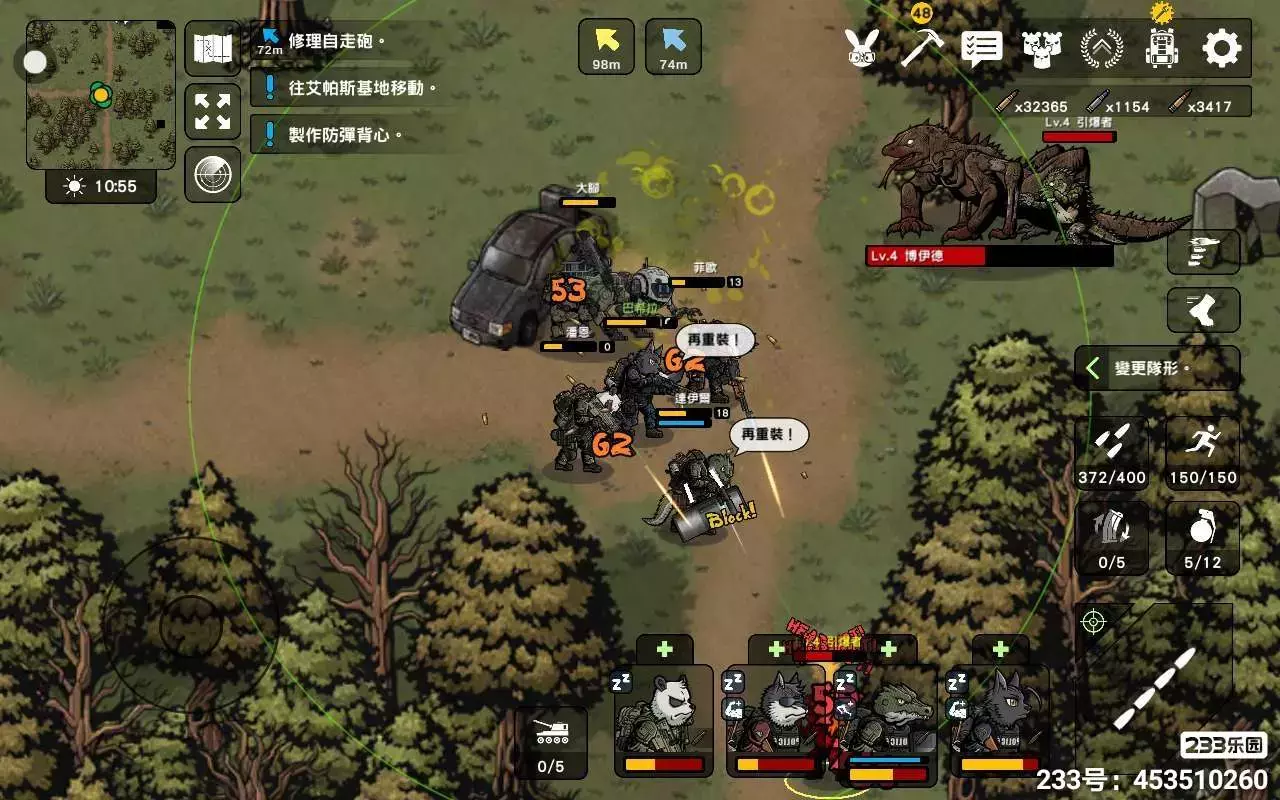
Task: Open the tank vehicle slot 0/5
Action: coord(551,743)
